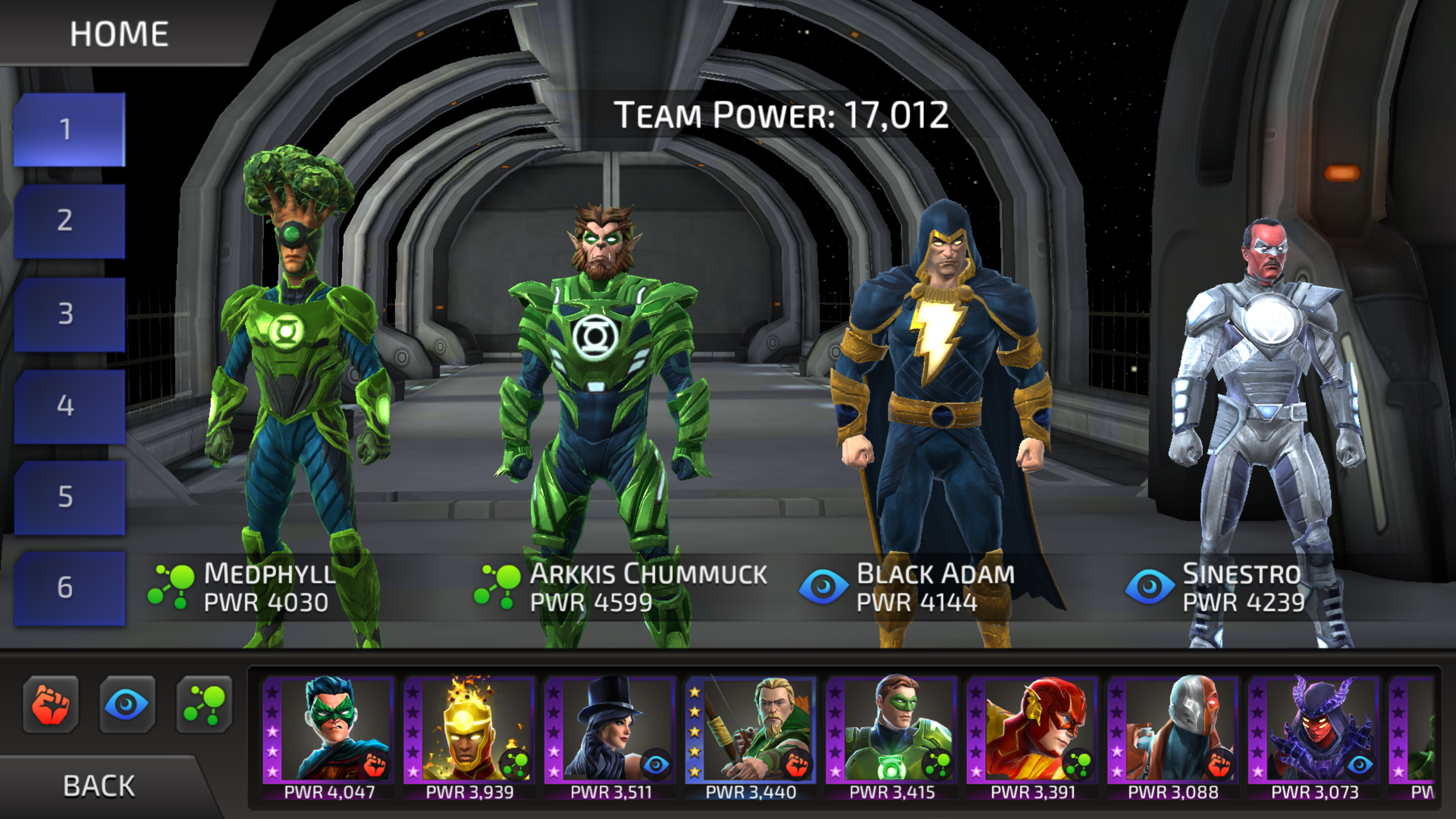Select Robin portrait with PWR 4,047
This screenshot has height=819, width=1456.
click(329, 734)
